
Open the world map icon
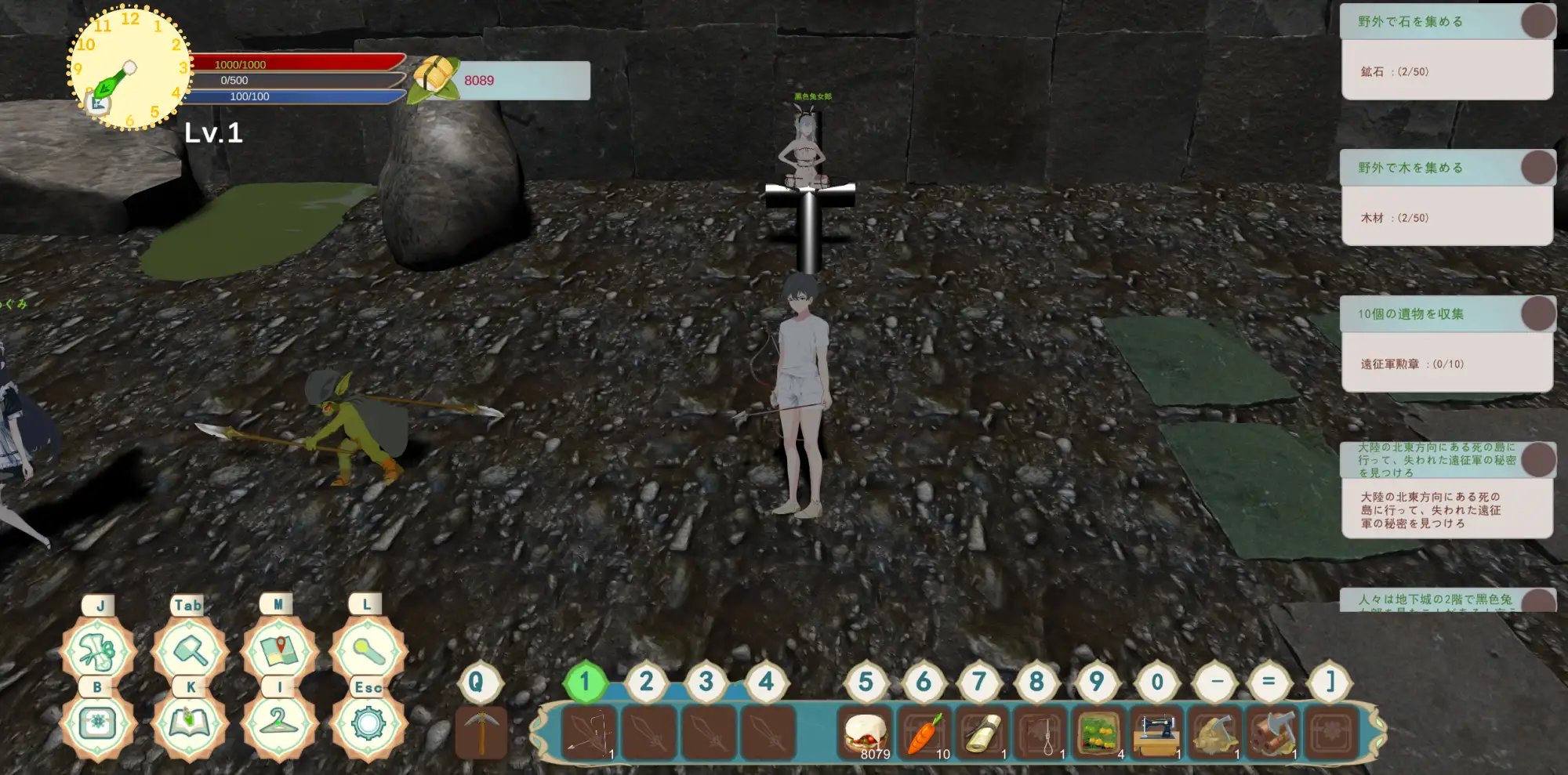[278, 650]
